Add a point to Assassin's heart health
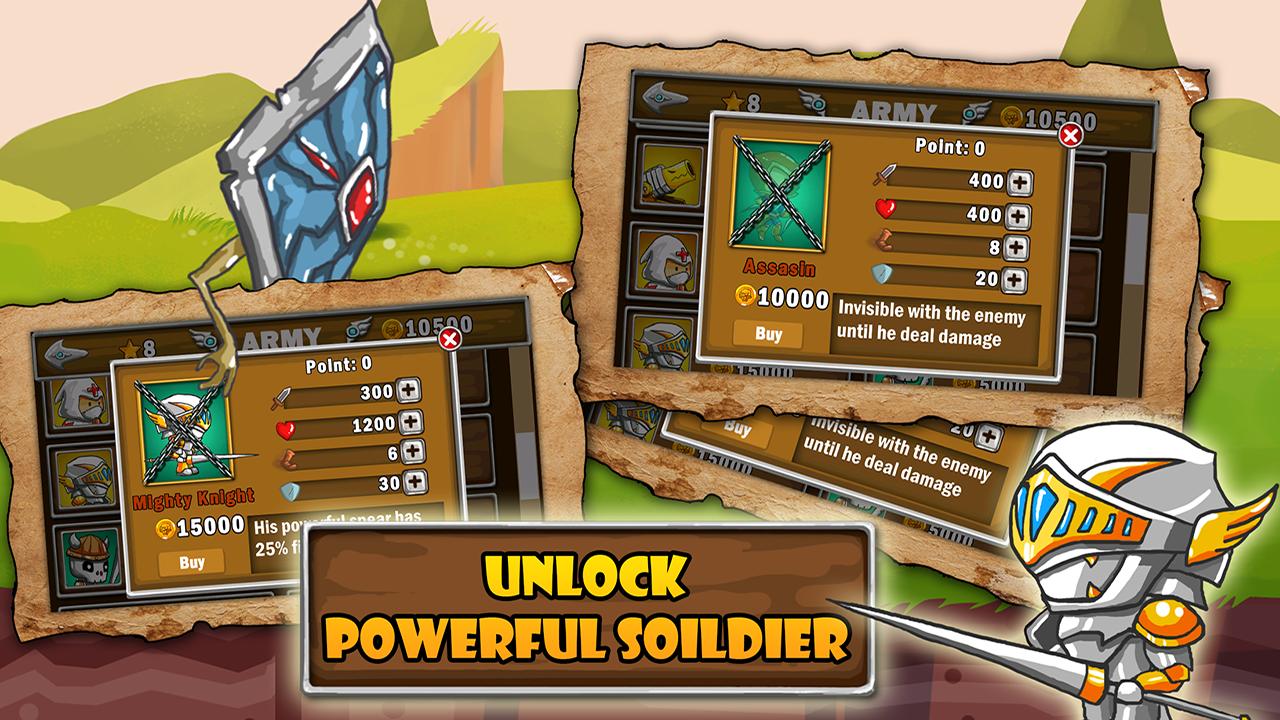 (x=1017, y=215)
